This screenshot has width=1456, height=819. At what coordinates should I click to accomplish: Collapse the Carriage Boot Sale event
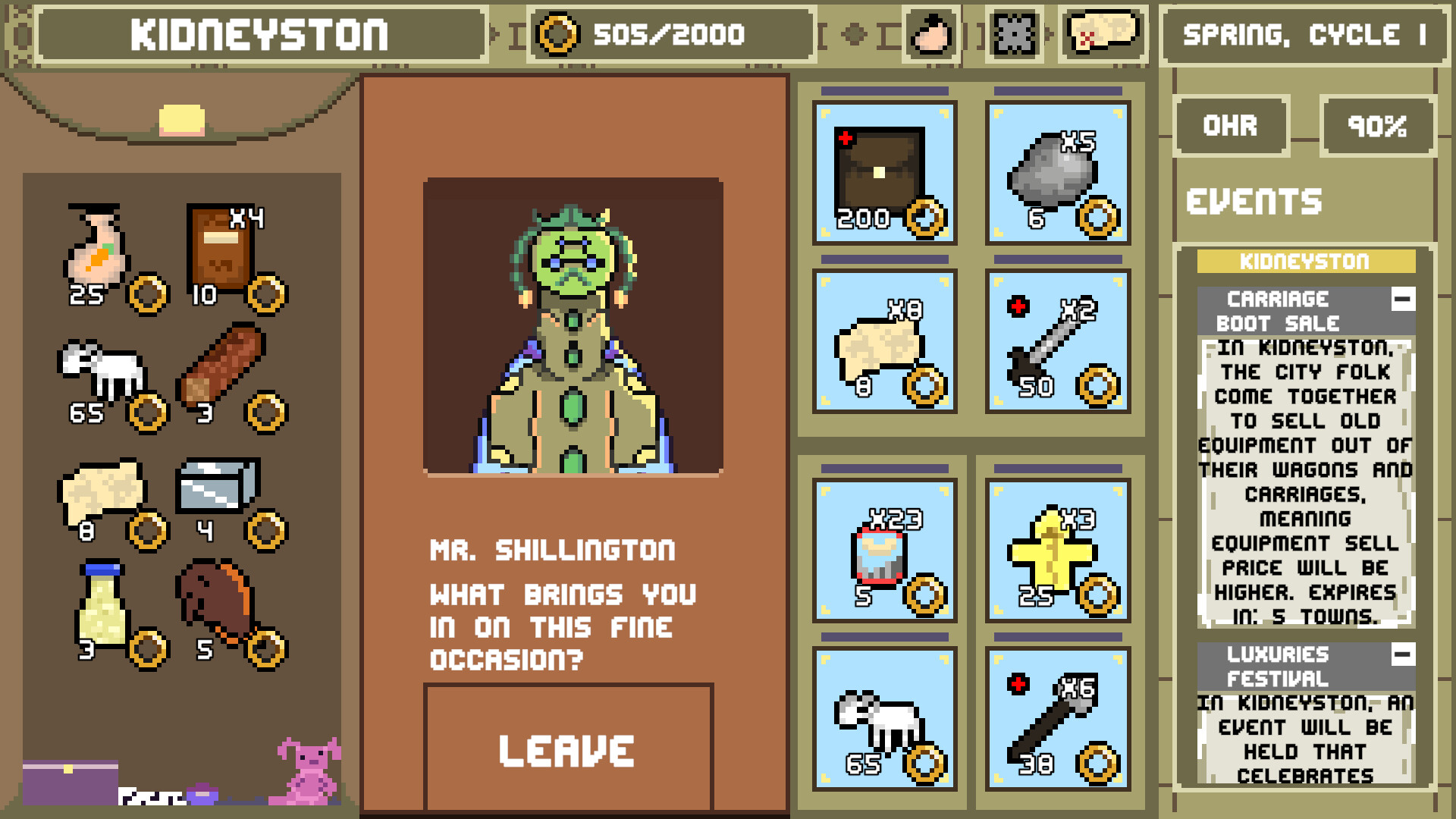point(1402,299)
